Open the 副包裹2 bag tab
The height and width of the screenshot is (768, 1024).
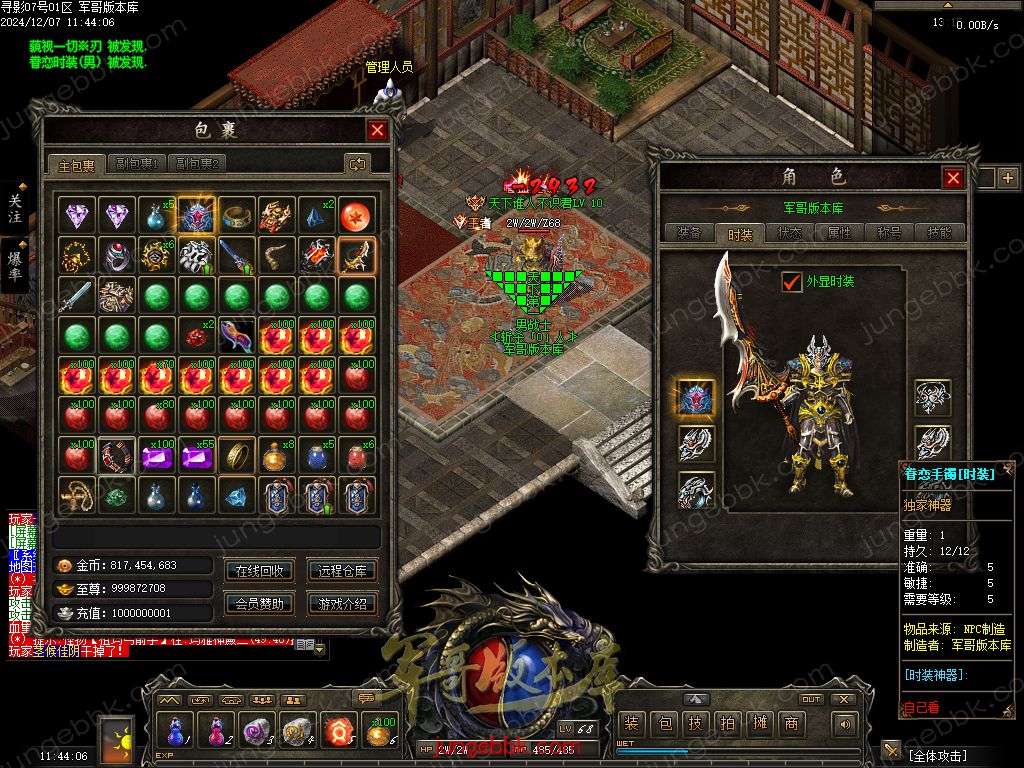pyautogui.click(x=197, y=164)
